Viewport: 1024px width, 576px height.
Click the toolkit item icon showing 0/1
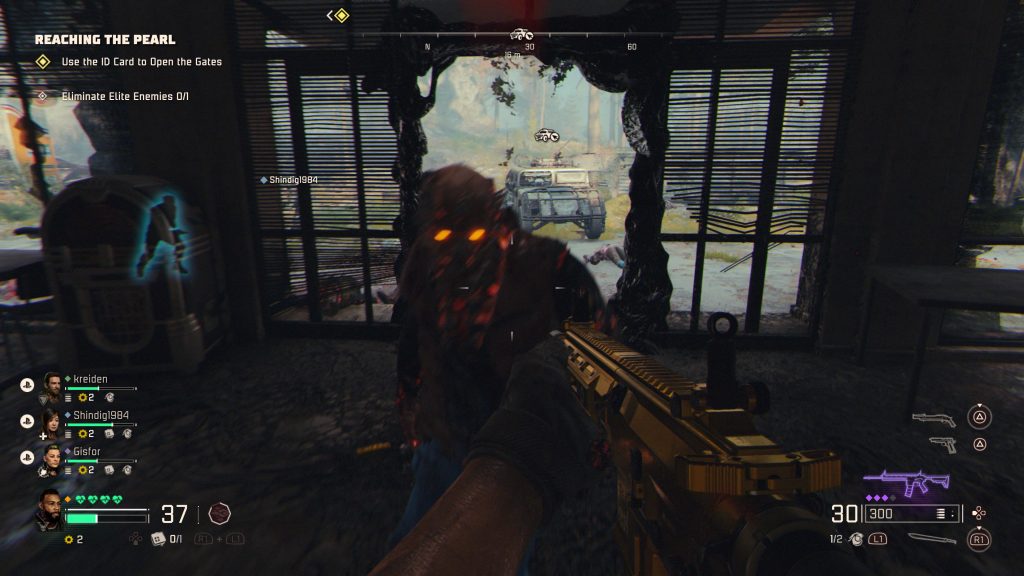pyautogui.click(x=157, y=539)
